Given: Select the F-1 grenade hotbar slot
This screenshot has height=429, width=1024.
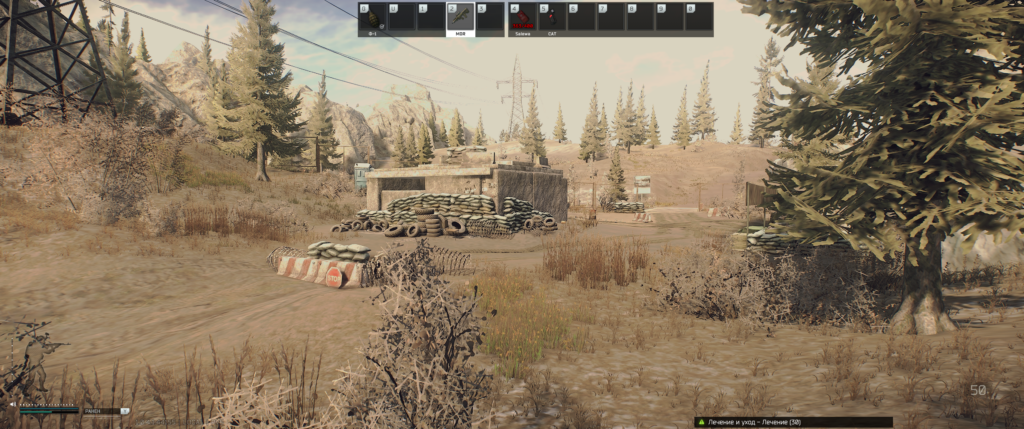Looking at the screenshot, I should click(x=373, y=18).
